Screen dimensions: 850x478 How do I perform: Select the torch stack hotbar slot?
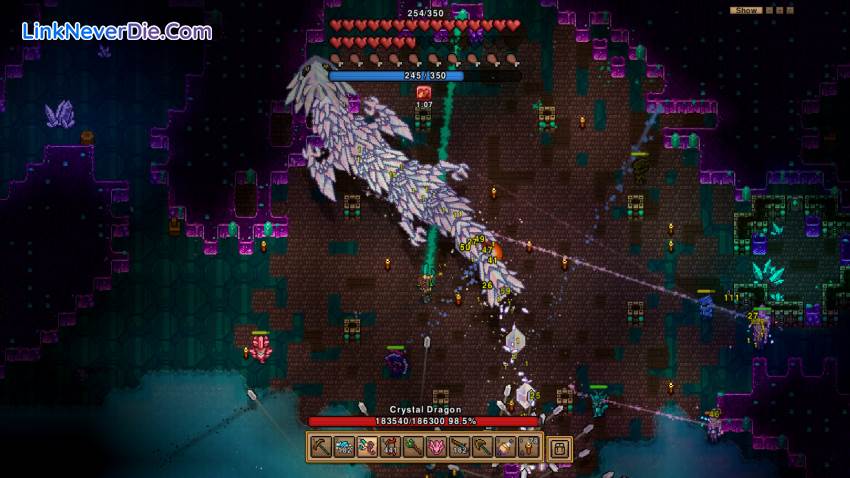(x=528, y=447)
